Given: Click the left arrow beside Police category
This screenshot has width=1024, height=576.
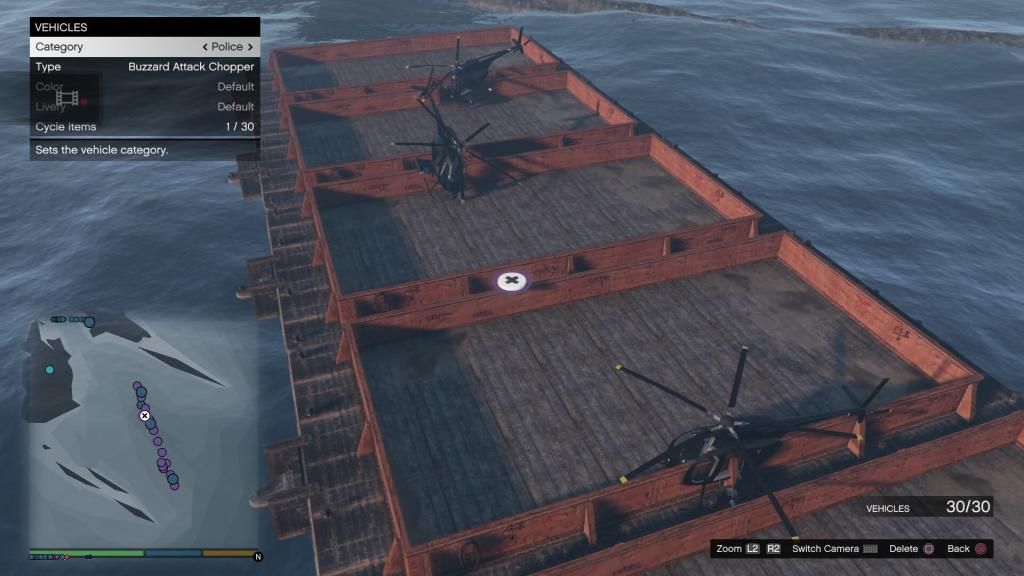Looking at the screenshot, I should (205, 47).
